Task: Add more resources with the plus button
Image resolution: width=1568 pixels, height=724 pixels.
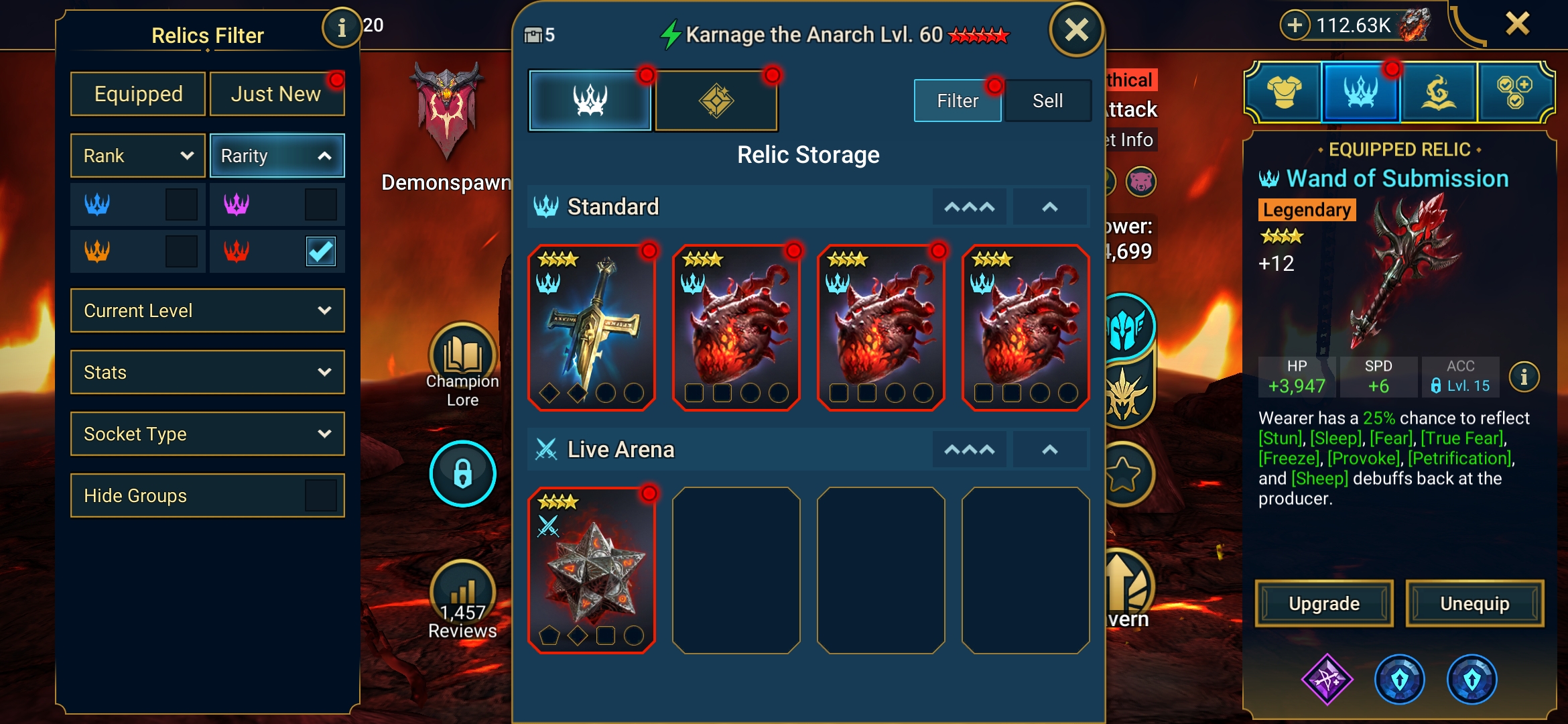Action: 1295,25
